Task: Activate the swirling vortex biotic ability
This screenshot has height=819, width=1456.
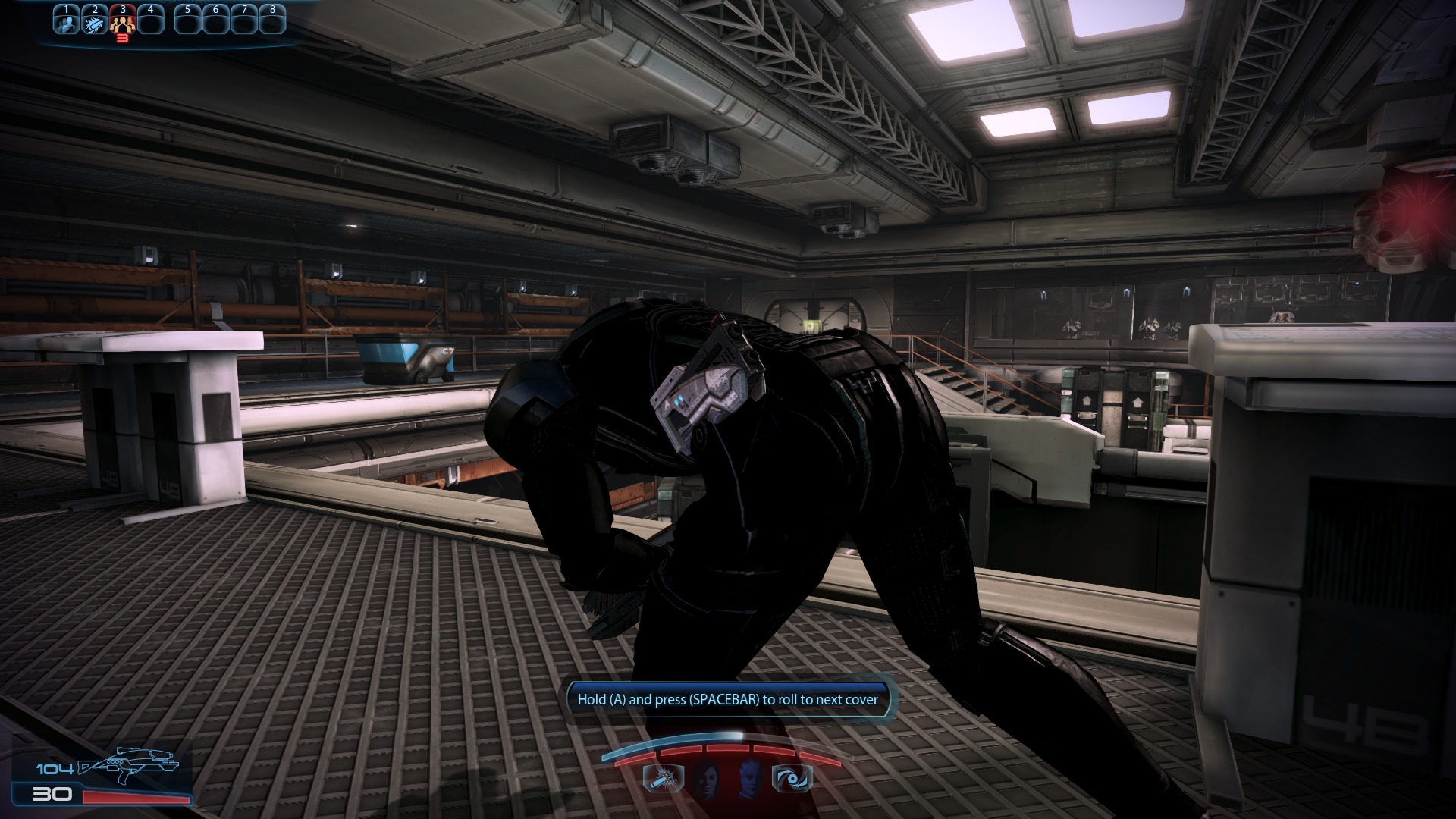Action: coord(792,779)
